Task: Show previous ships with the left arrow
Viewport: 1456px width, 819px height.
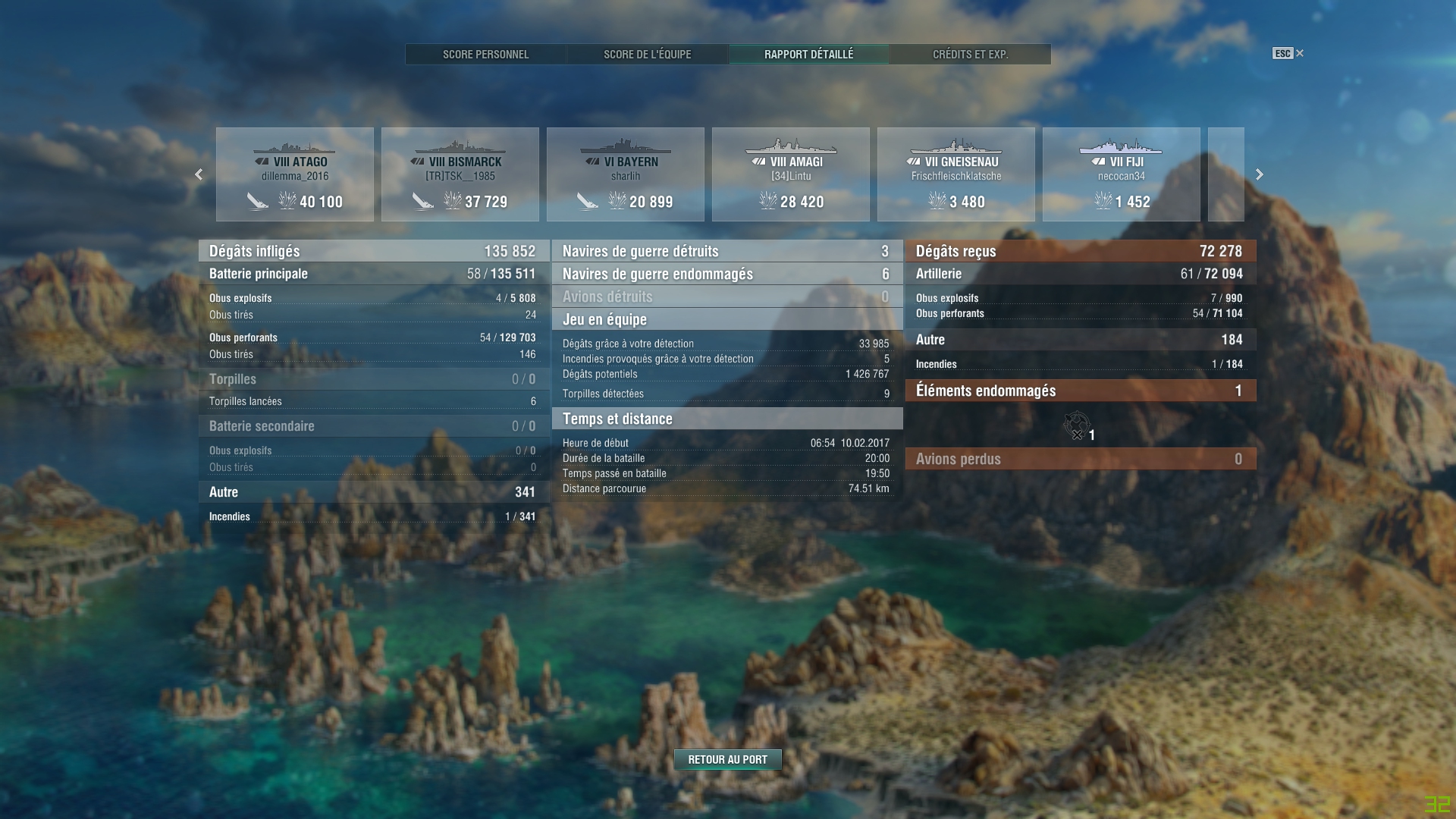Action: tap(199, 174)
